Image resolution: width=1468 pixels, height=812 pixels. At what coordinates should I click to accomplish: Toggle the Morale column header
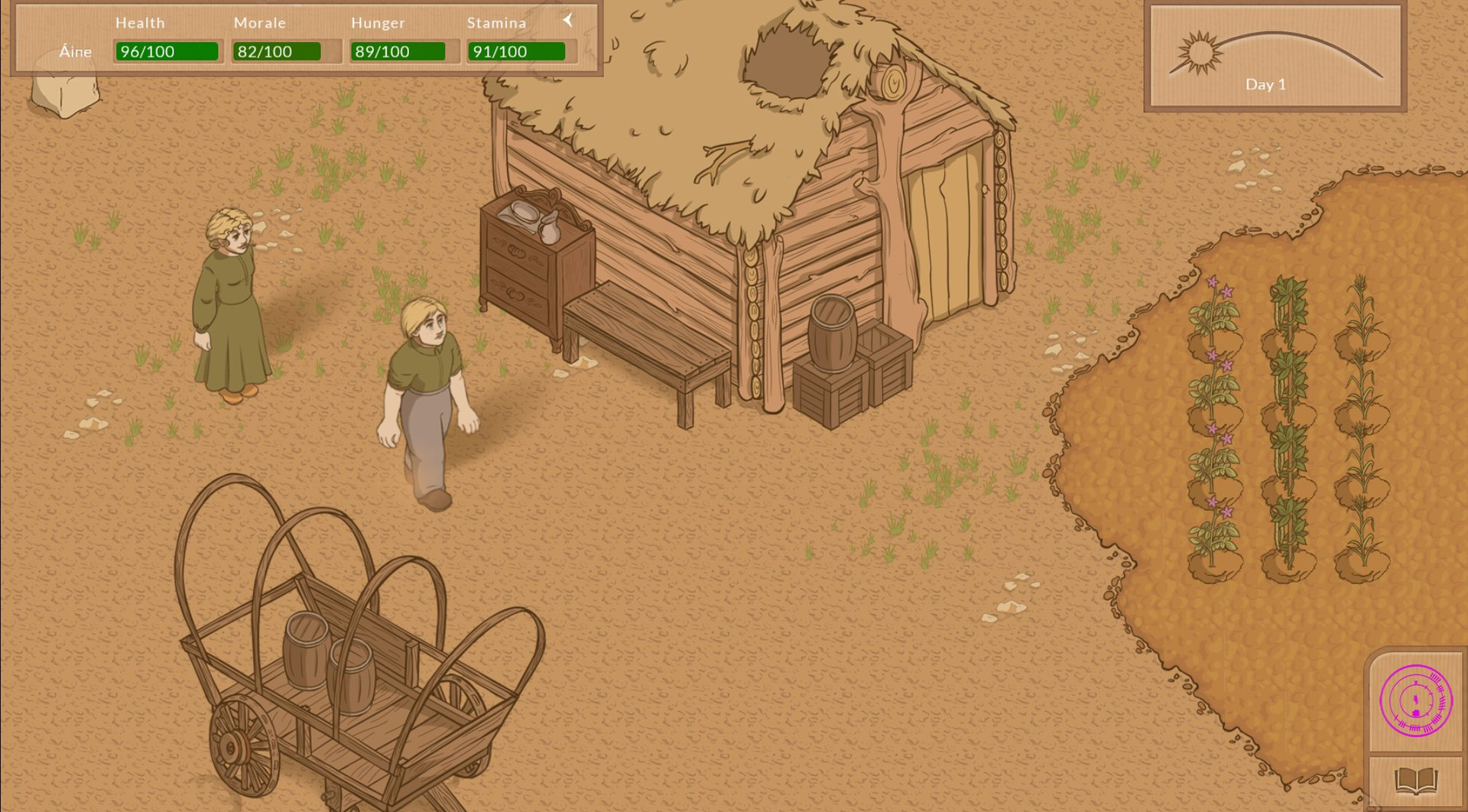tap(260, 22)
